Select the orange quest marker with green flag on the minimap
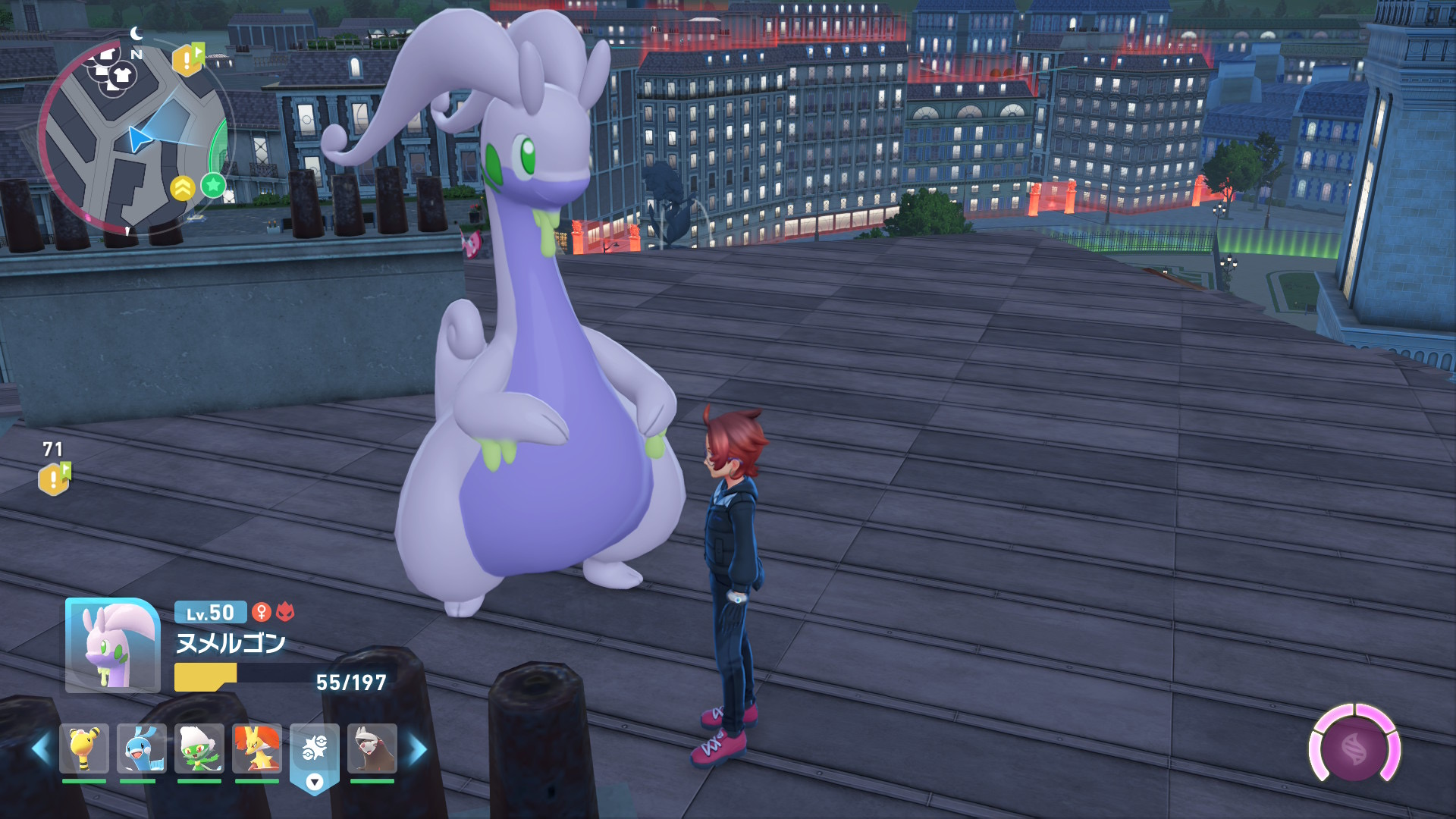Screen dimensions: 1456x819 click(x=188, y=59)
